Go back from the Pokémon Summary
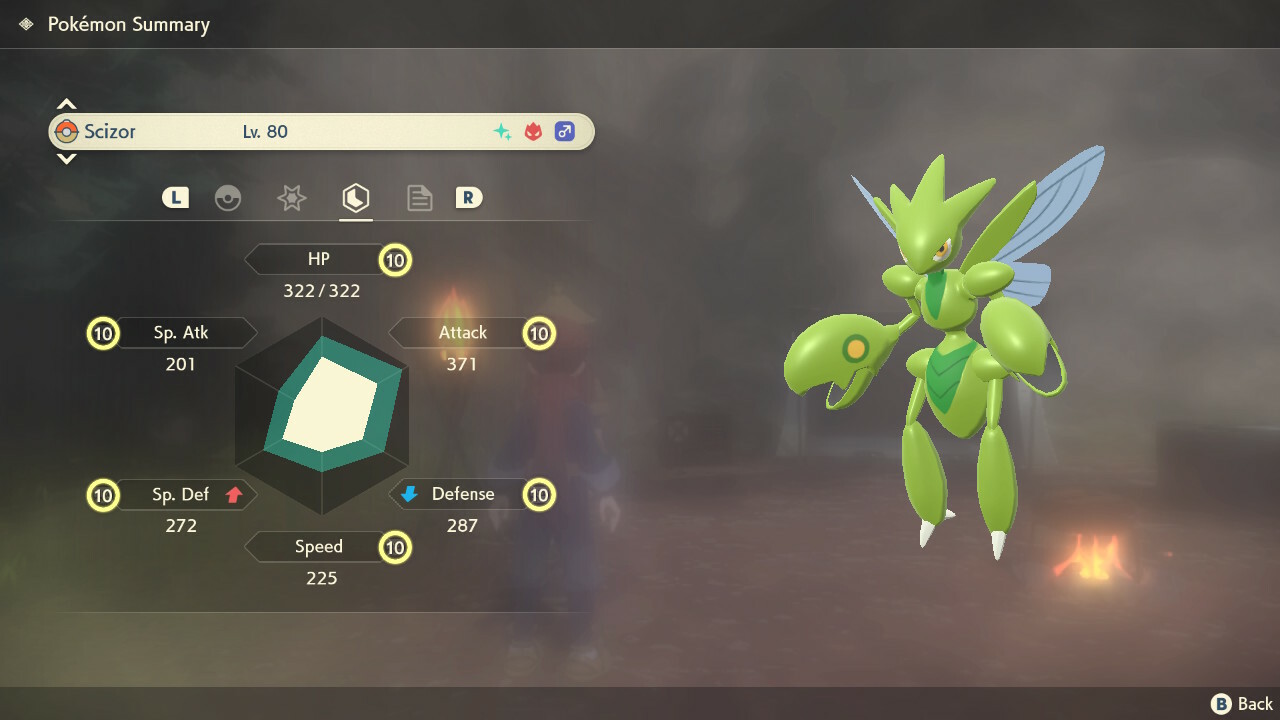This screenshot has width=1280, height=720. 1242,704
